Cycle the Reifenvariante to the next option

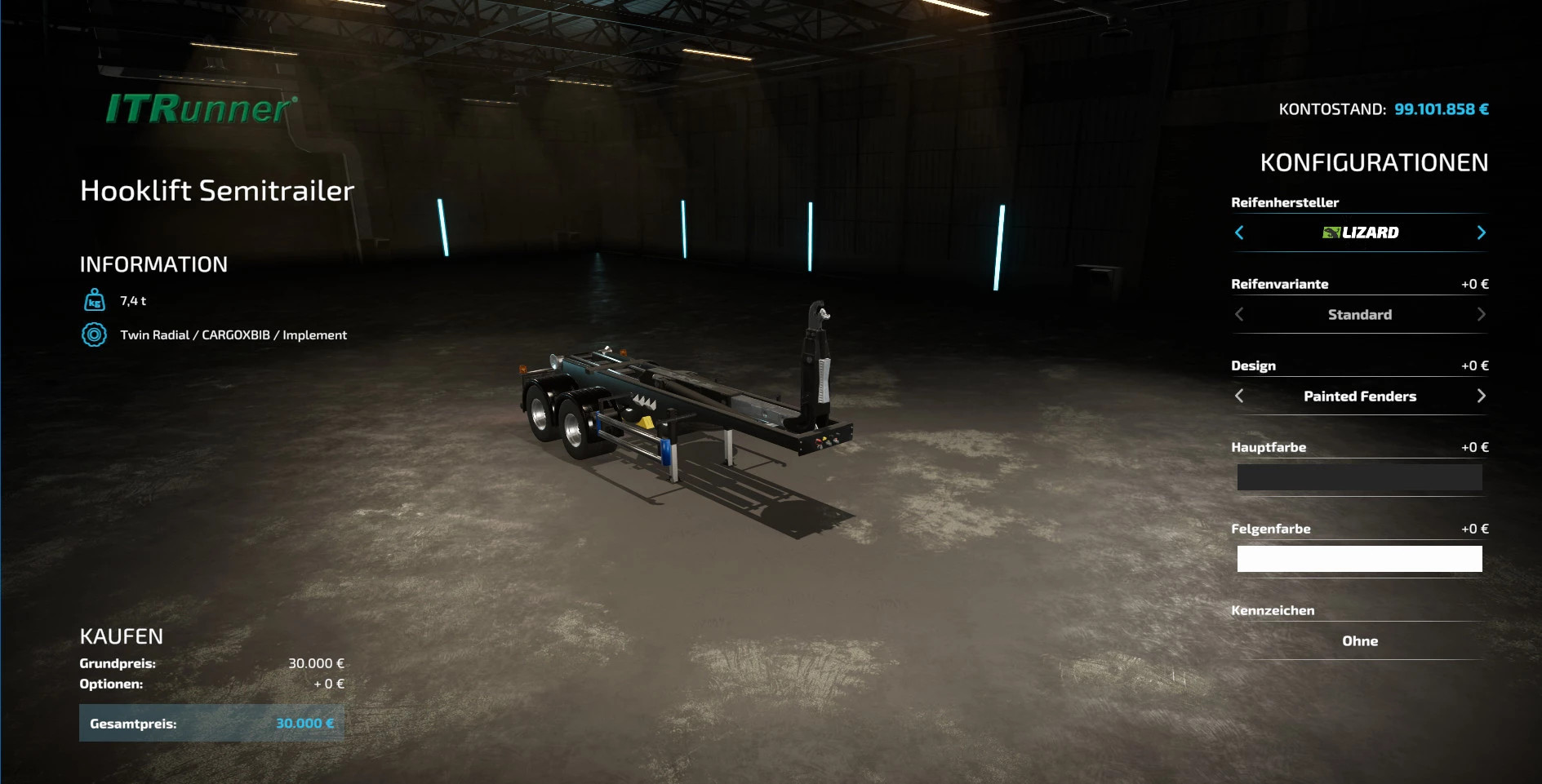[x=1481, y=314]
